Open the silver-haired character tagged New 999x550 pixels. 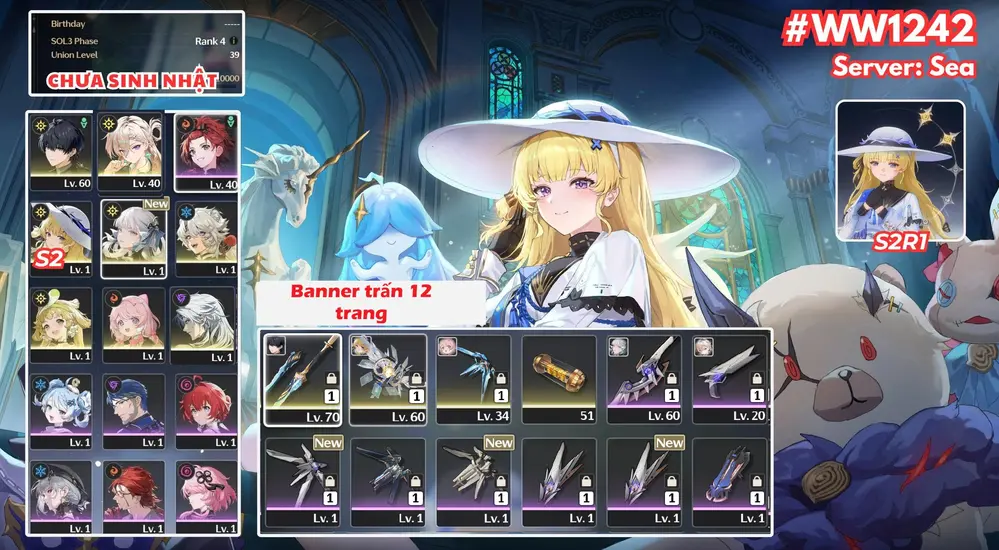133,239
